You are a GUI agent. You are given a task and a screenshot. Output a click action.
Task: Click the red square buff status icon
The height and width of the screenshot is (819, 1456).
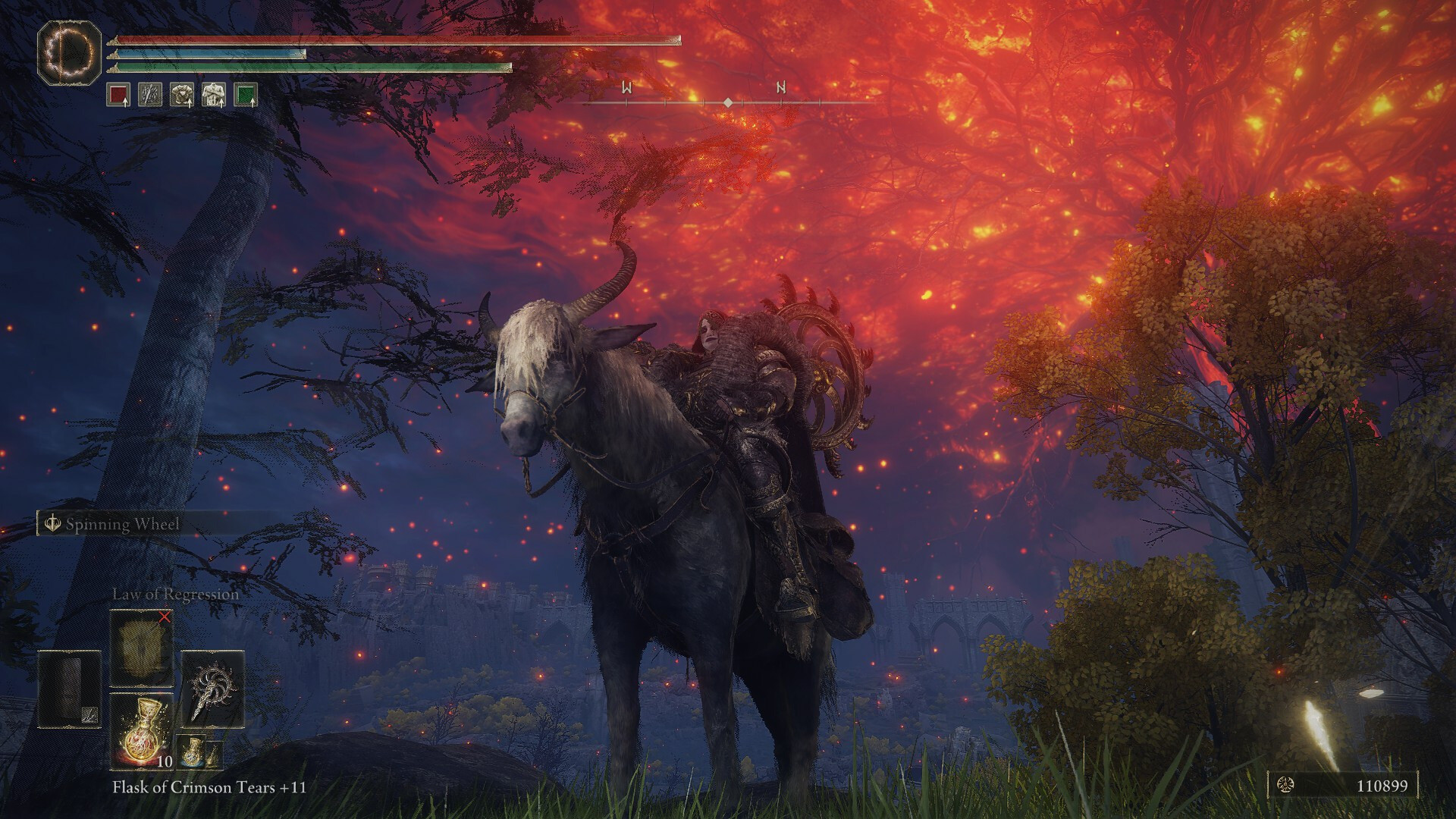[x=118, y=95]
